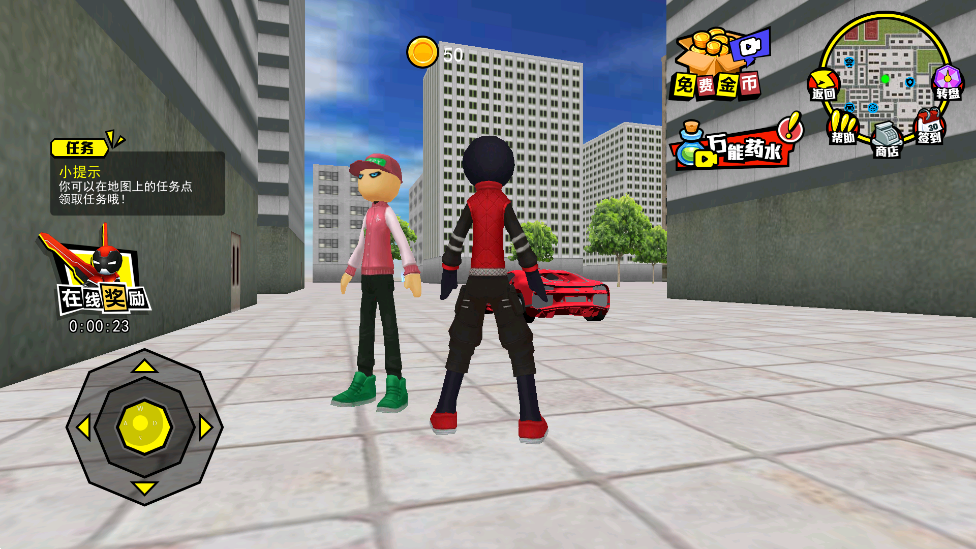
Task: Open the 万能药水 universal potion offer
Action: click(x=736, y=144)
